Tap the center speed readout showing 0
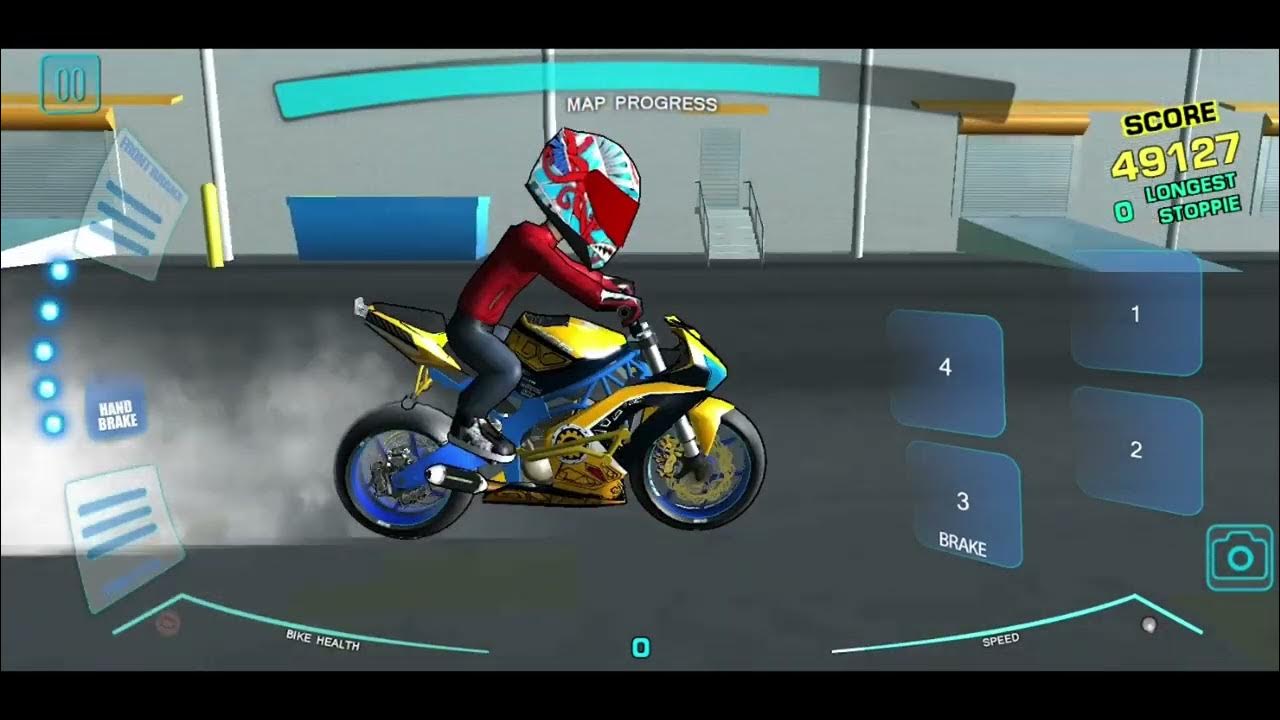The image size is (1280, 720). 640,649
